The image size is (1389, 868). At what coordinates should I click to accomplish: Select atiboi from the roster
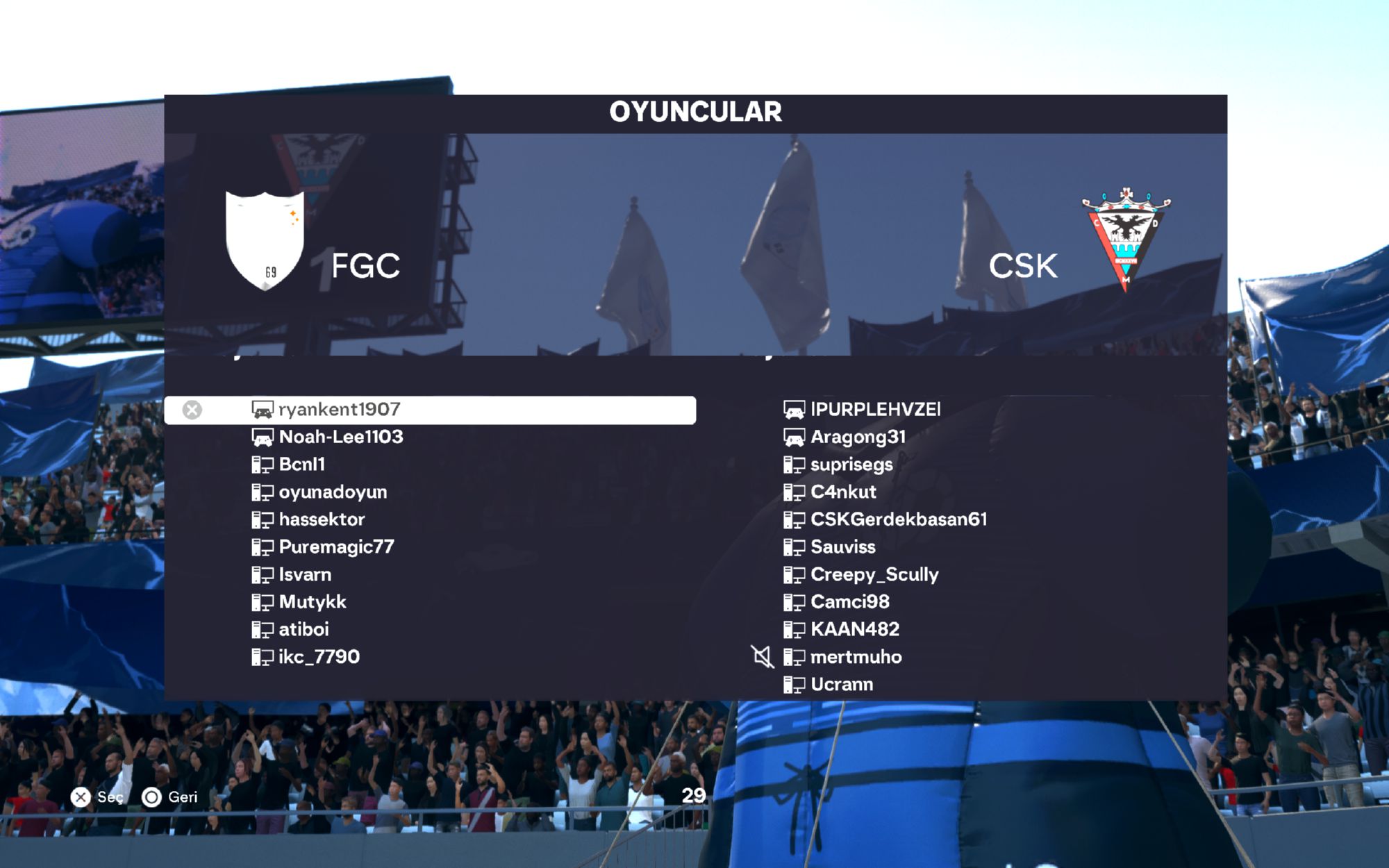click(x=303, y=630)
